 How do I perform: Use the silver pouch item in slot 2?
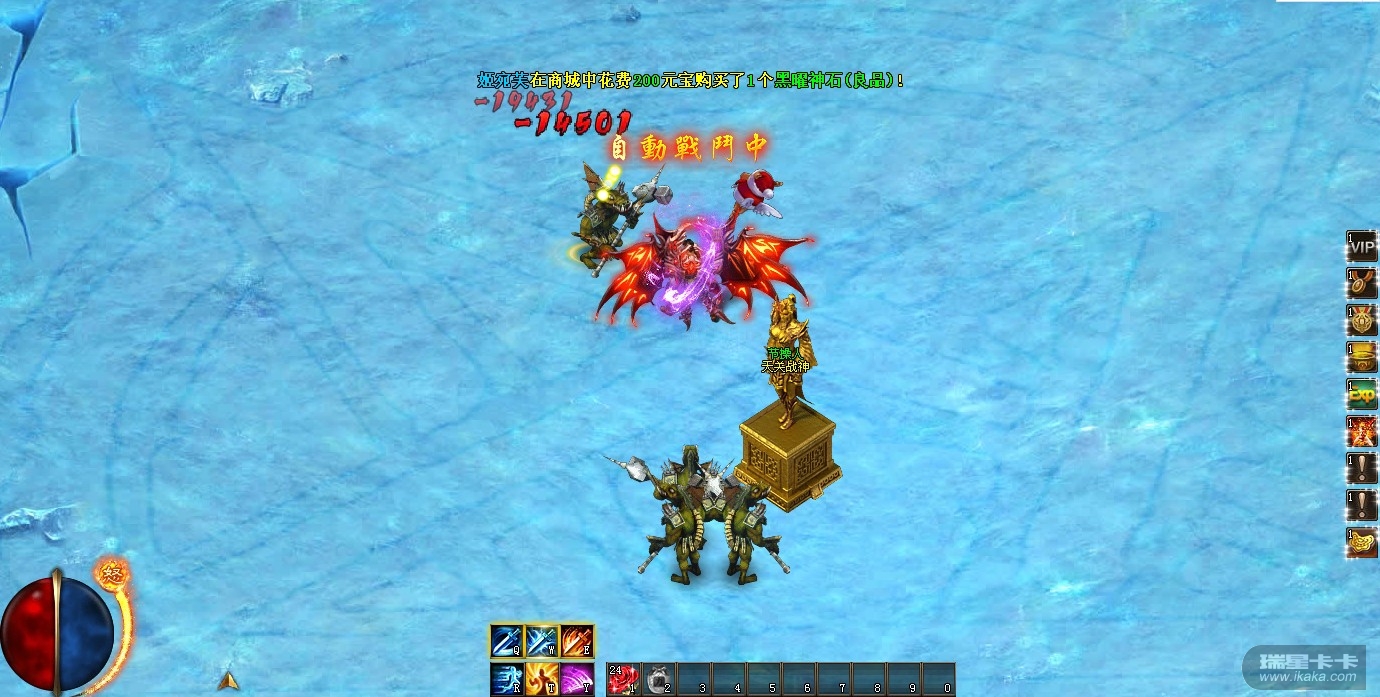tap(658, 679)
